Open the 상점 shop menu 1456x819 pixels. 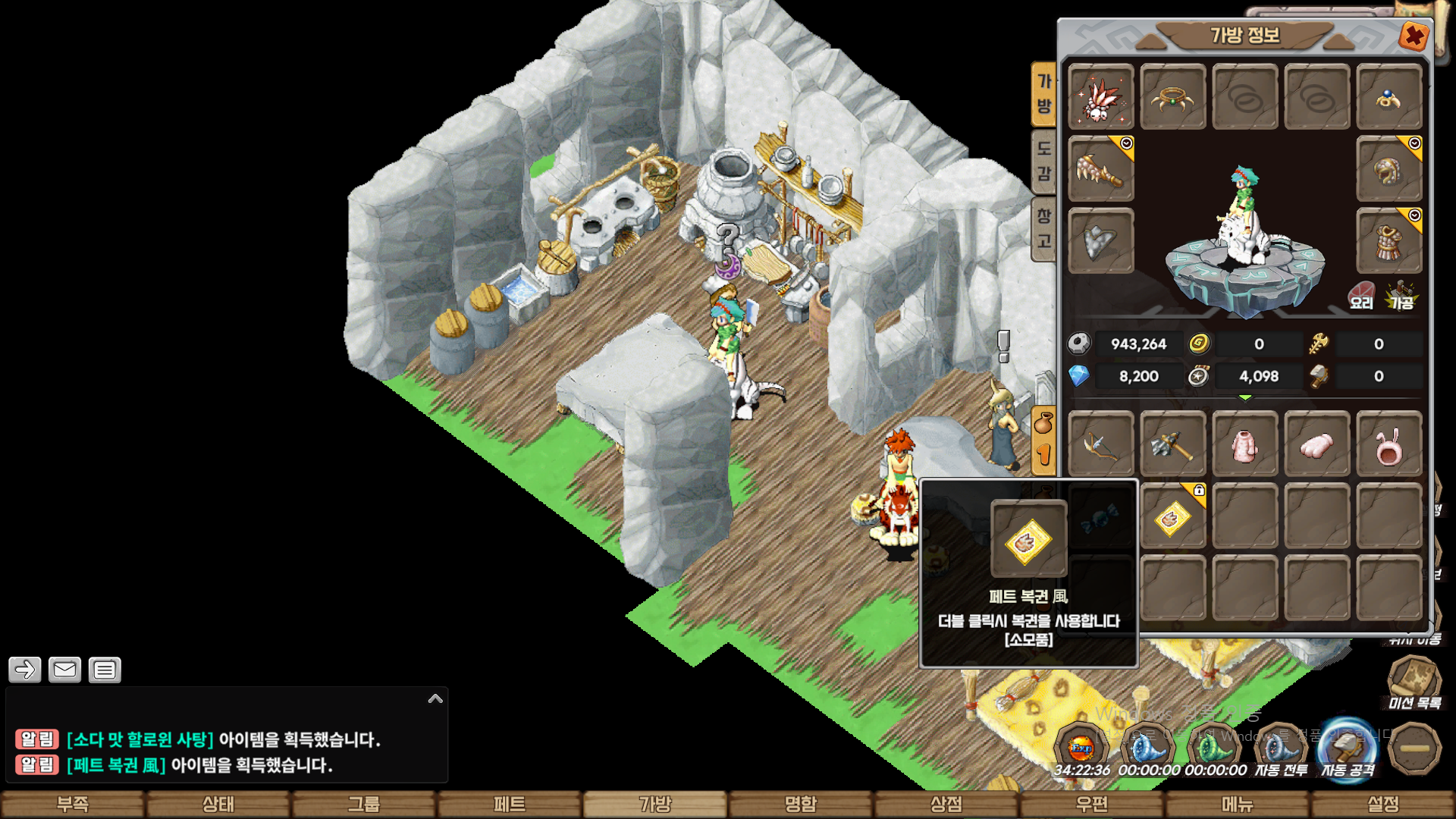point(946,804)
